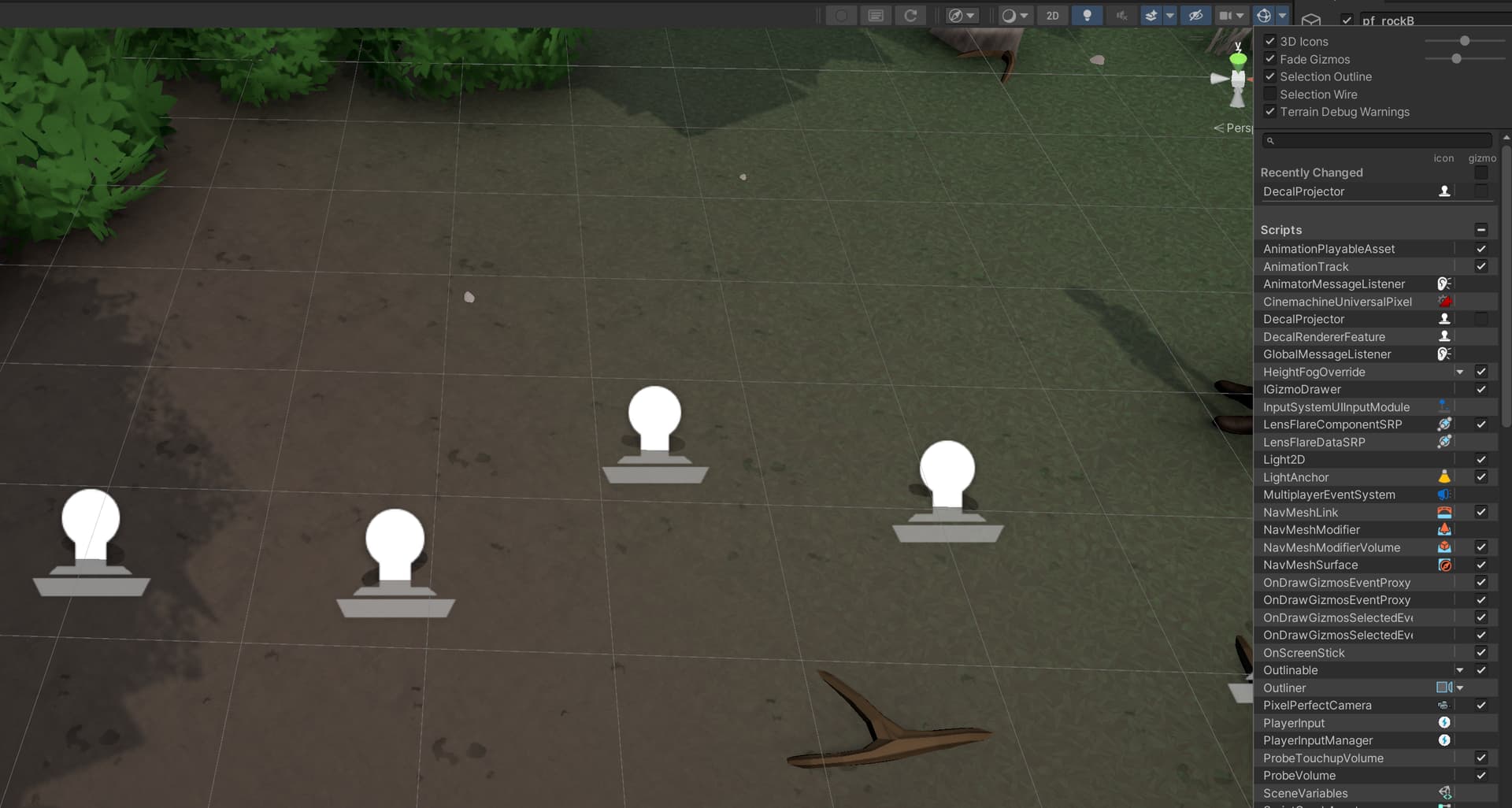Click the PlayerInput icon in scripts list
This screenshot has width=1512, height=808.
point(1444,722)
